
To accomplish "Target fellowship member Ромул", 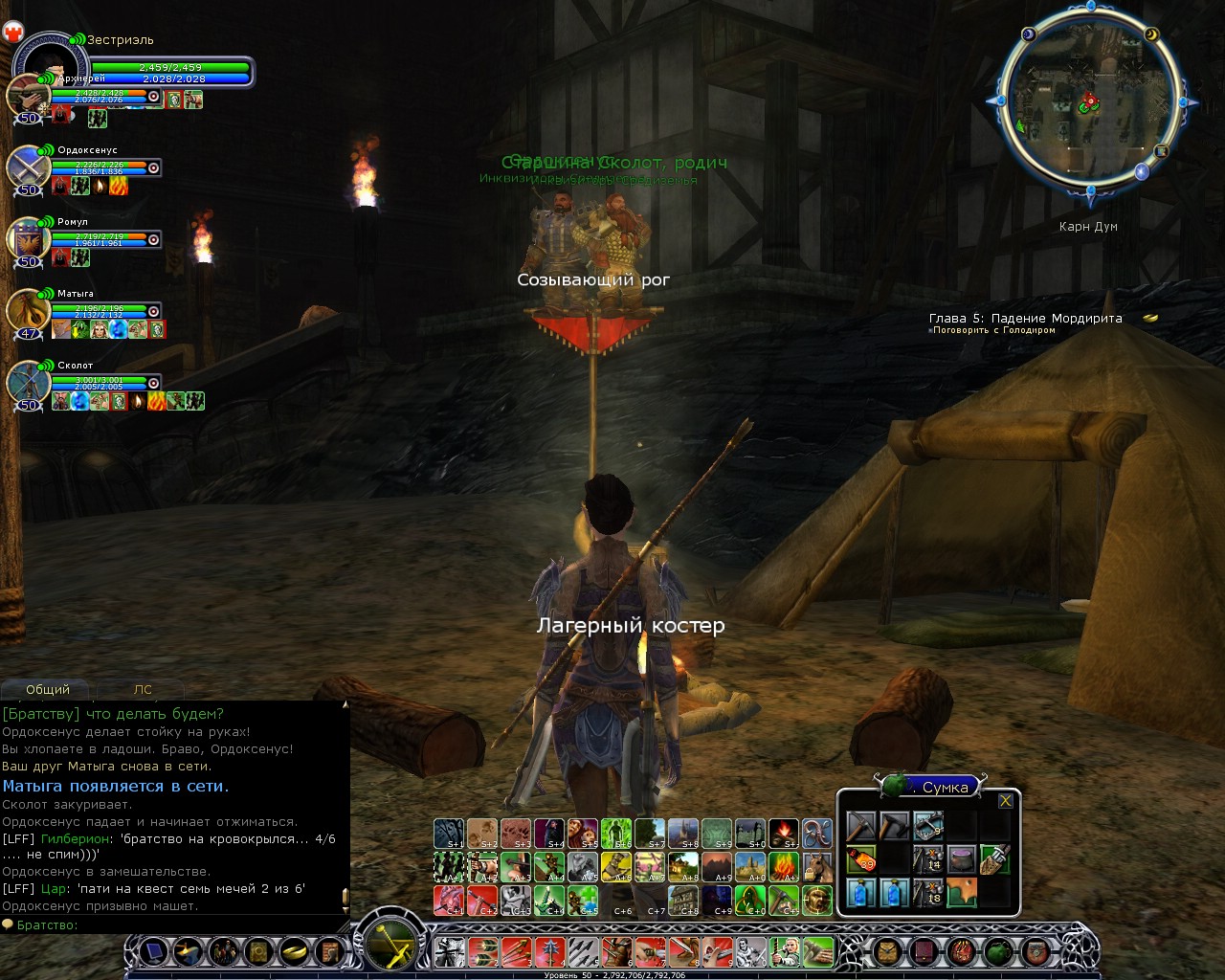I will click(26, 240).
